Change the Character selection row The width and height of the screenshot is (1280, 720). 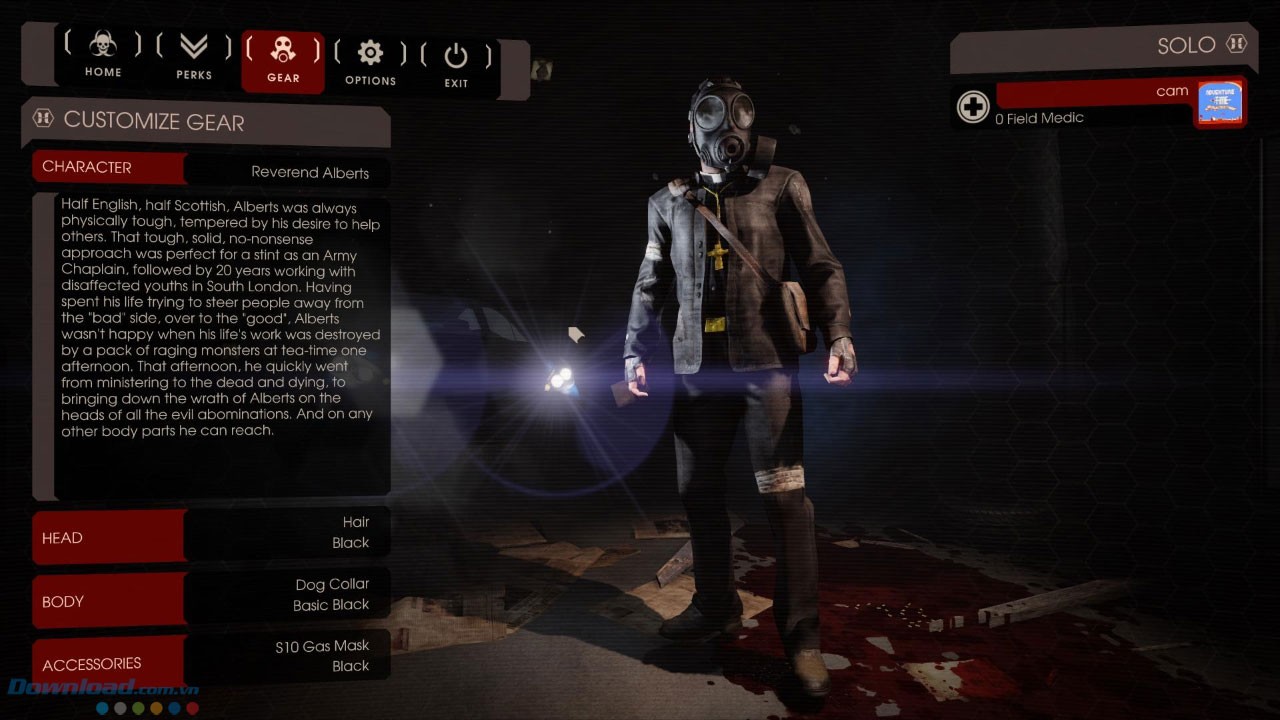click(210, 169)
